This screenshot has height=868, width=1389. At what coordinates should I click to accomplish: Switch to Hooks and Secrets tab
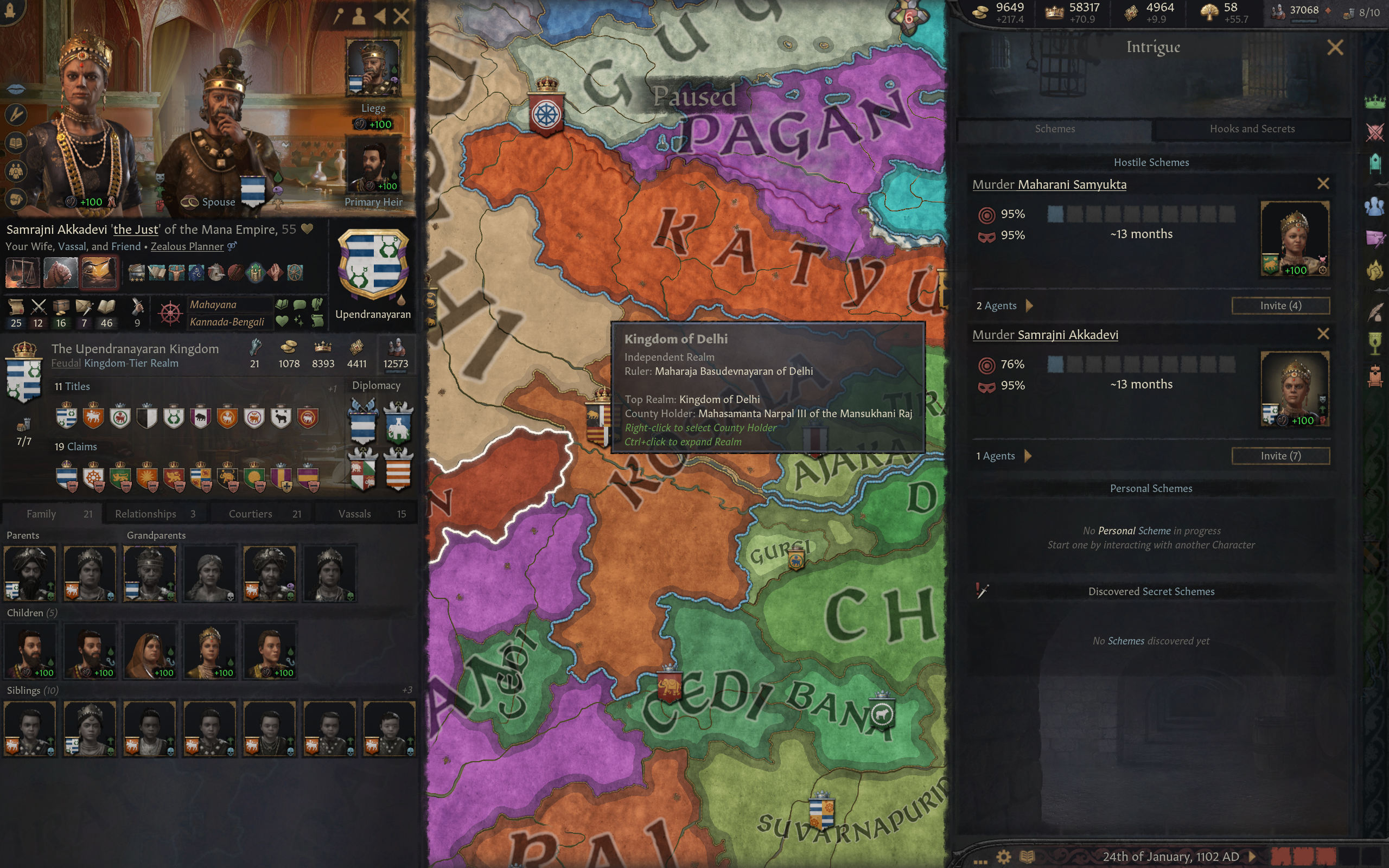tap(1252, 129)
